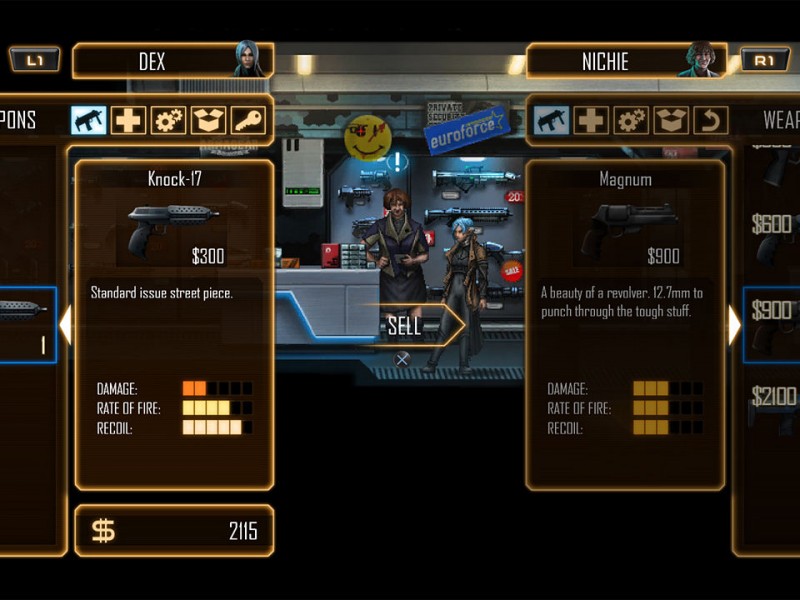Screen dimensions: 800x600
Task: Select Dex's weapons category tab
Action: pyautogui.click(x=89, y=120)
